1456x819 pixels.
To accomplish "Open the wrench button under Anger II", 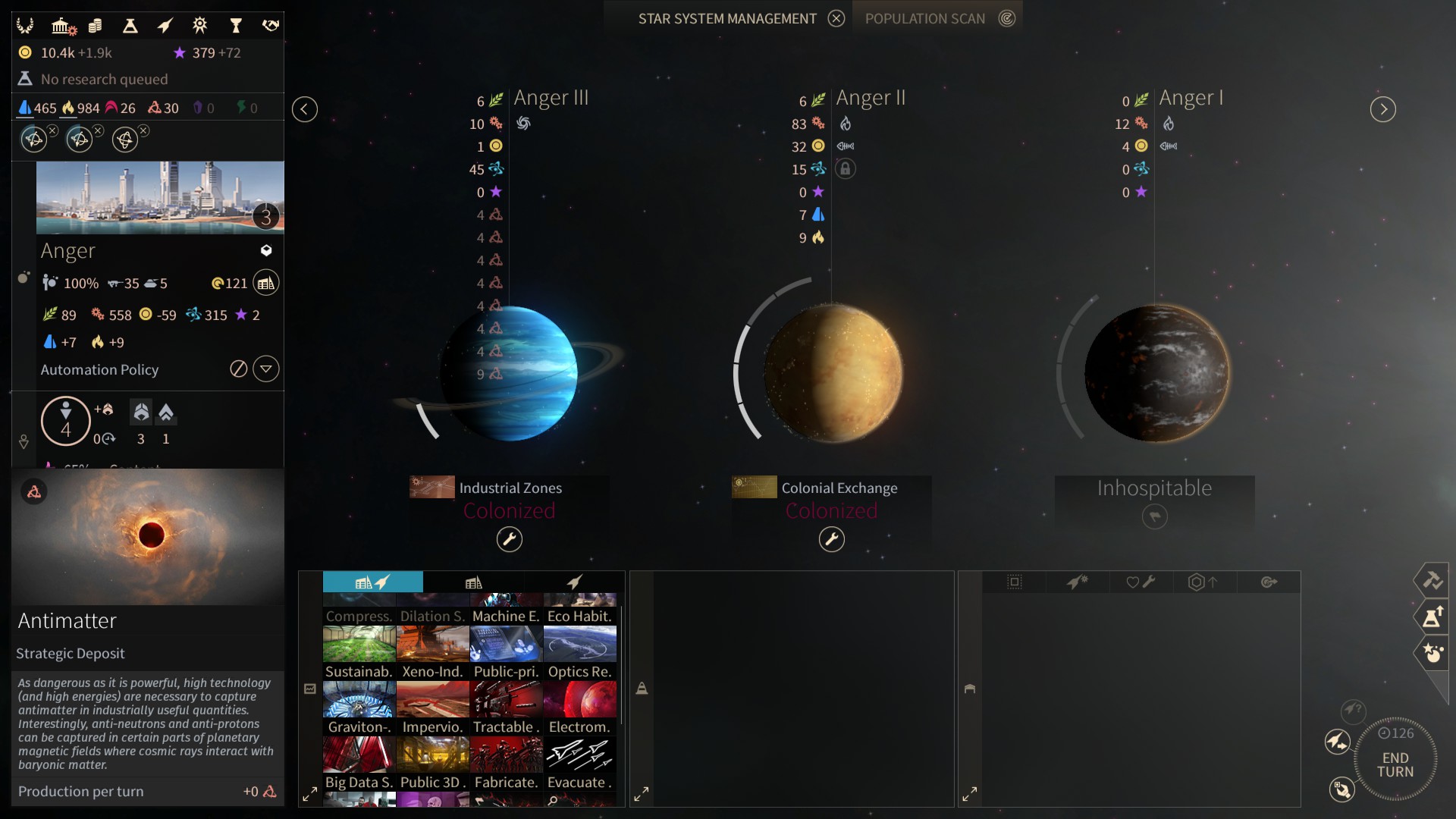I will click(x=831, y=539).
